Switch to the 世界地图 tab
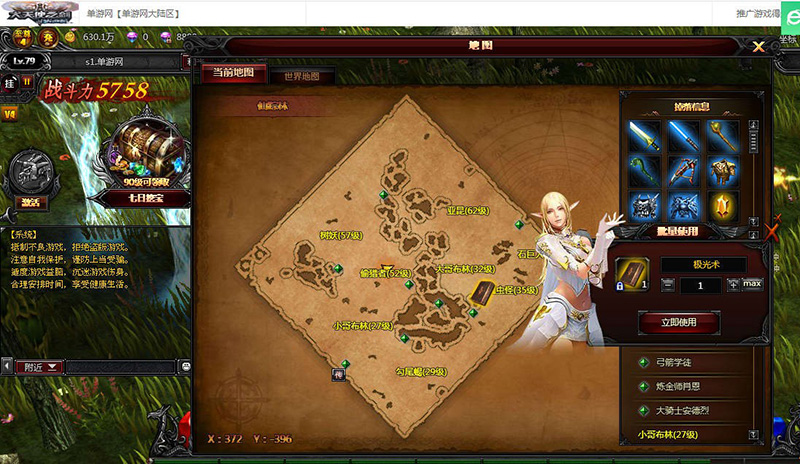The height and width of the screenshot is (464, 800). [301, 76]
